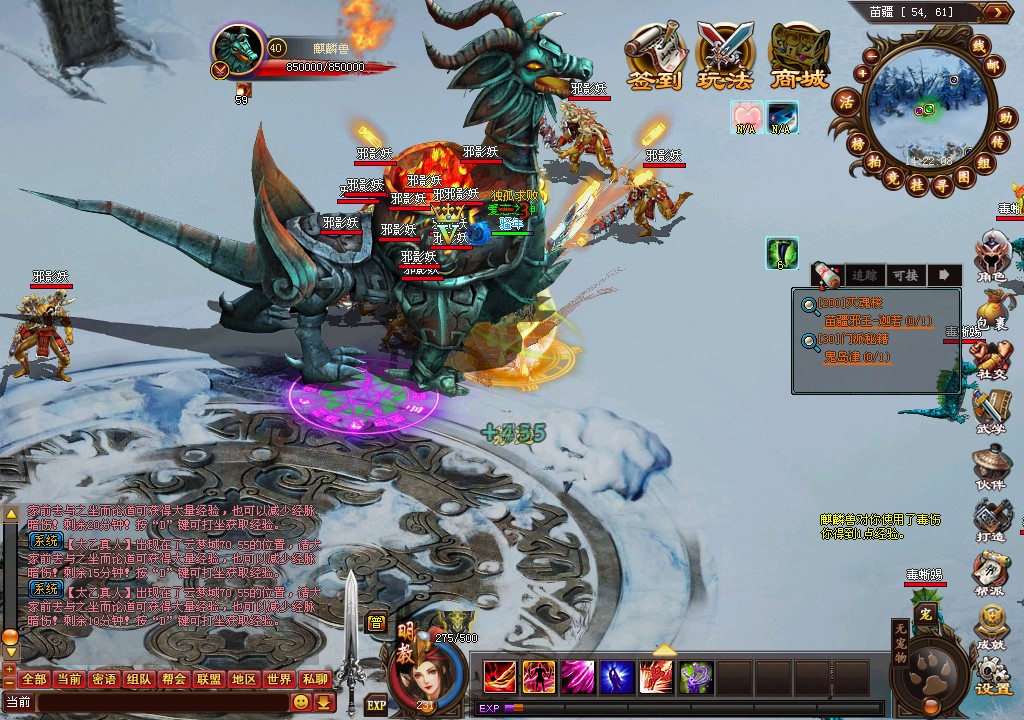Switch chat to the 组队 team tab
The image size is (1024, 720).
pyautogui.click(x=140, y=680)
